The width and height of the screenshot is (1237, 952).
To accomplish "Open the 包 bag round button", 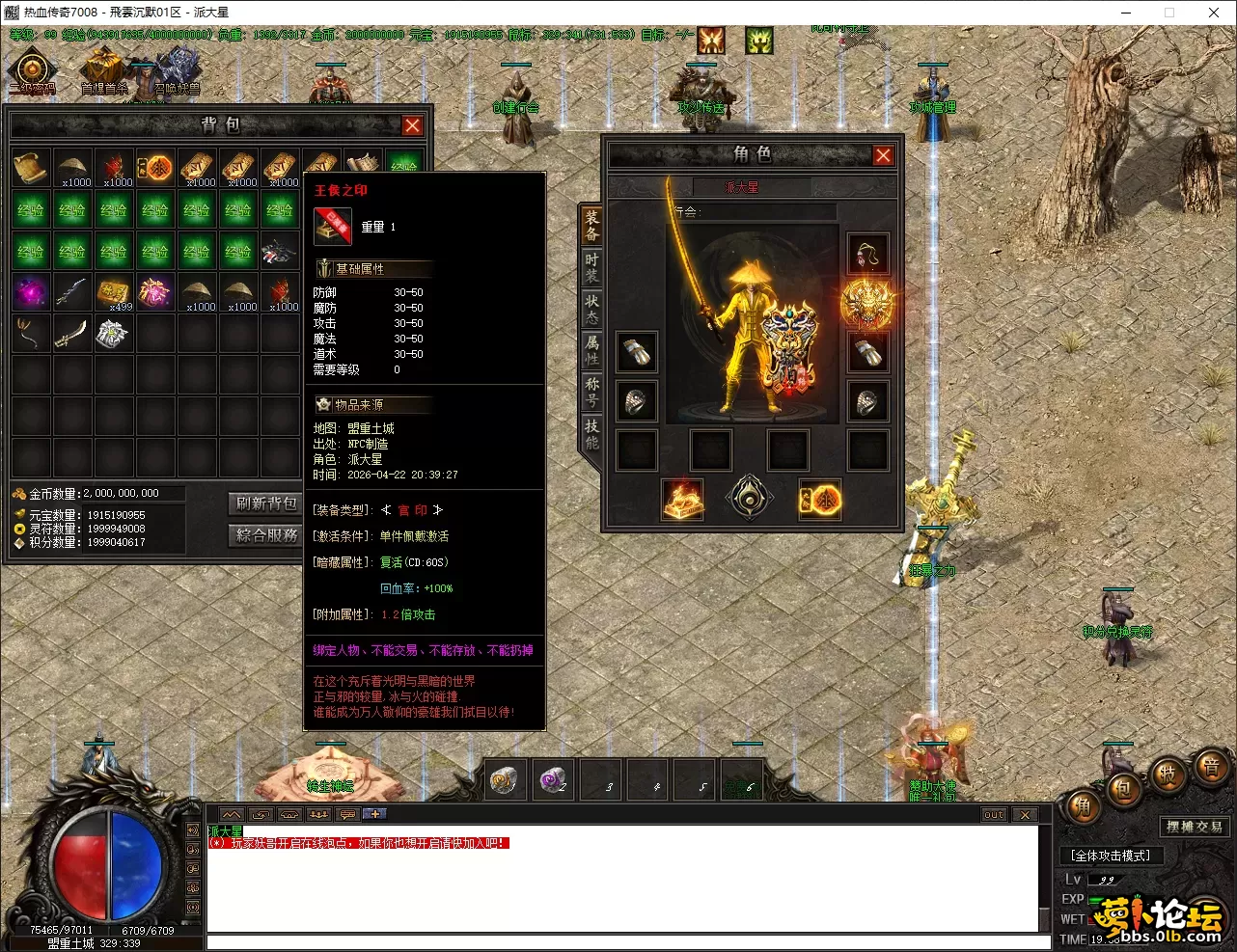I will click(1125, 791).
